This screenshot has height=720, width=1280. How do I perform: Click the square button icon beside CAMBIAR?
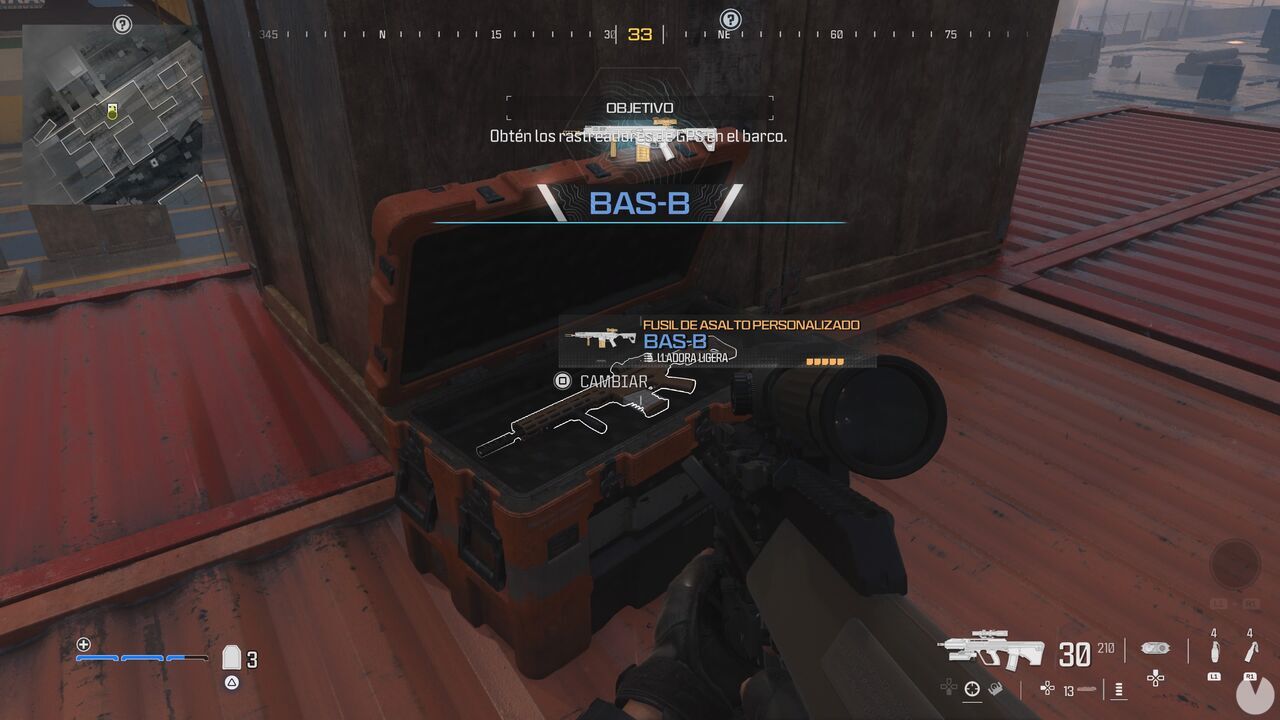(x=560, y=380)
